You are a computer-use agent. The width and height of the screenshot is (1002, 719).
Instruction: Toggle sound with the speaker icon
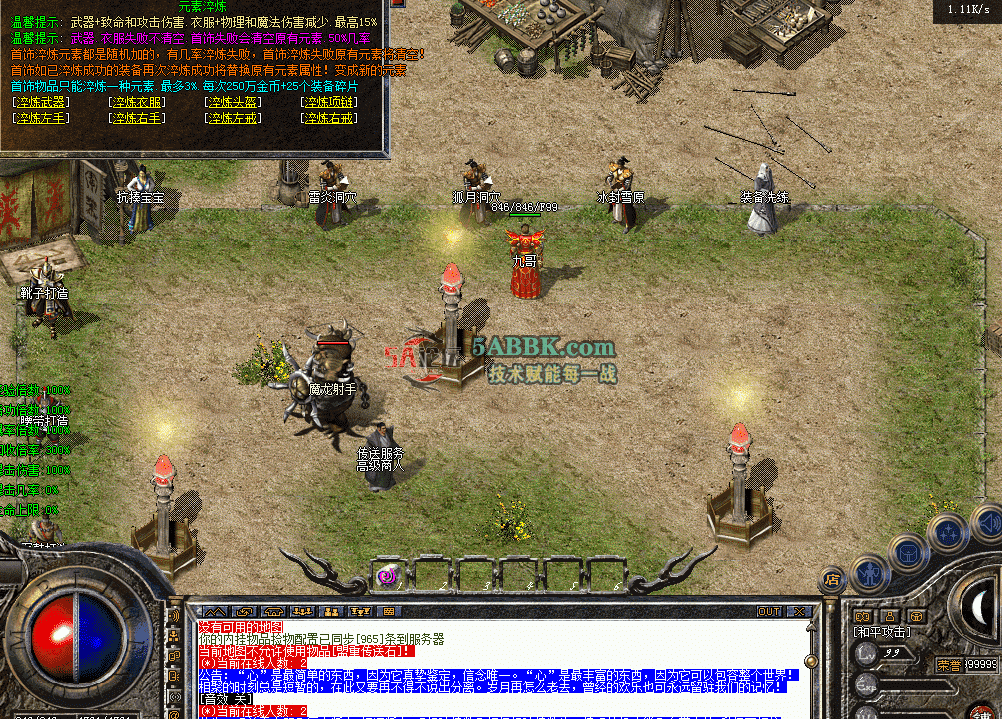point(985,522)
